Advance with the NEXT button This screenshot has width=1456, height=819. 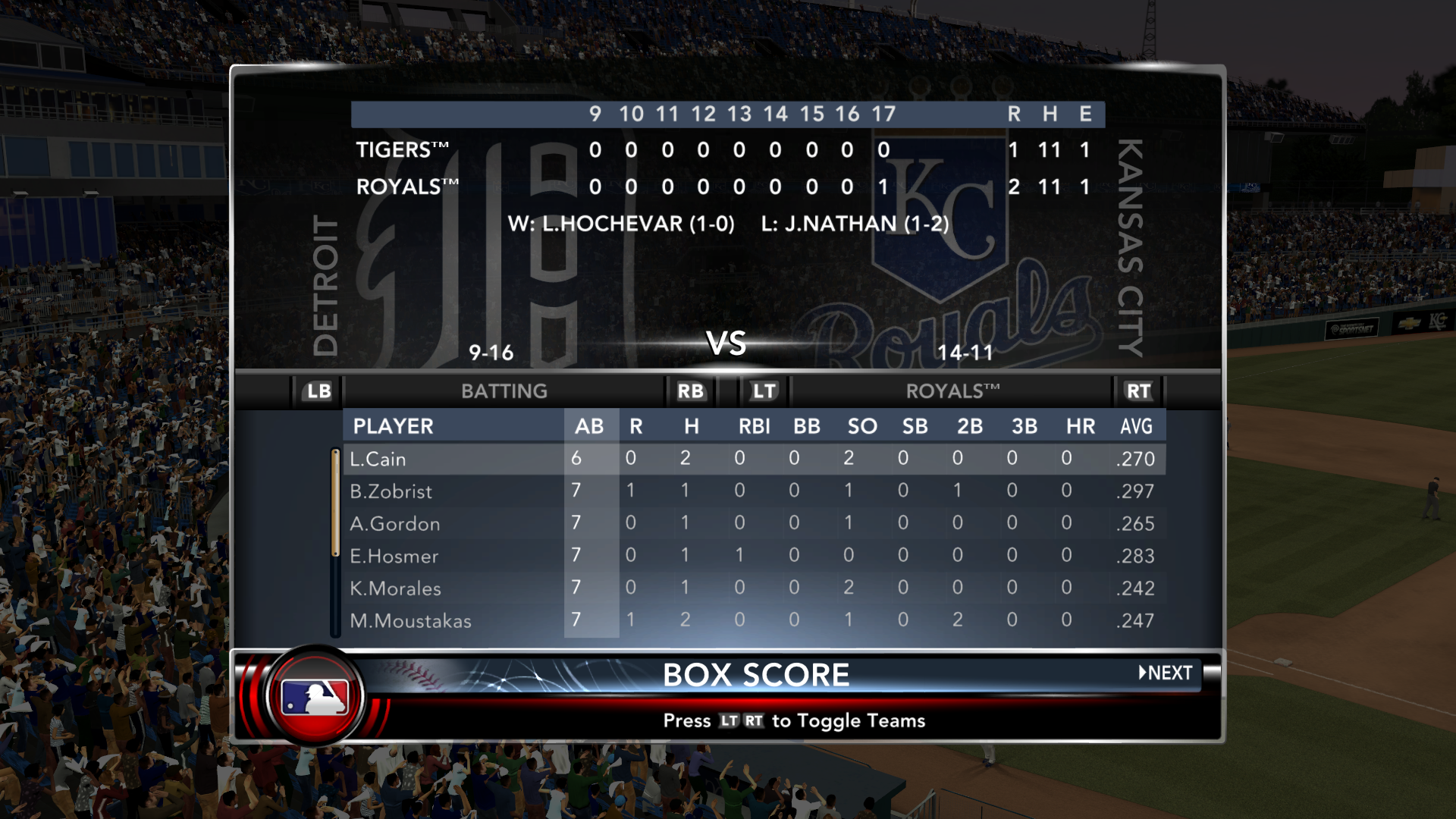click(x=1166, y=673)
